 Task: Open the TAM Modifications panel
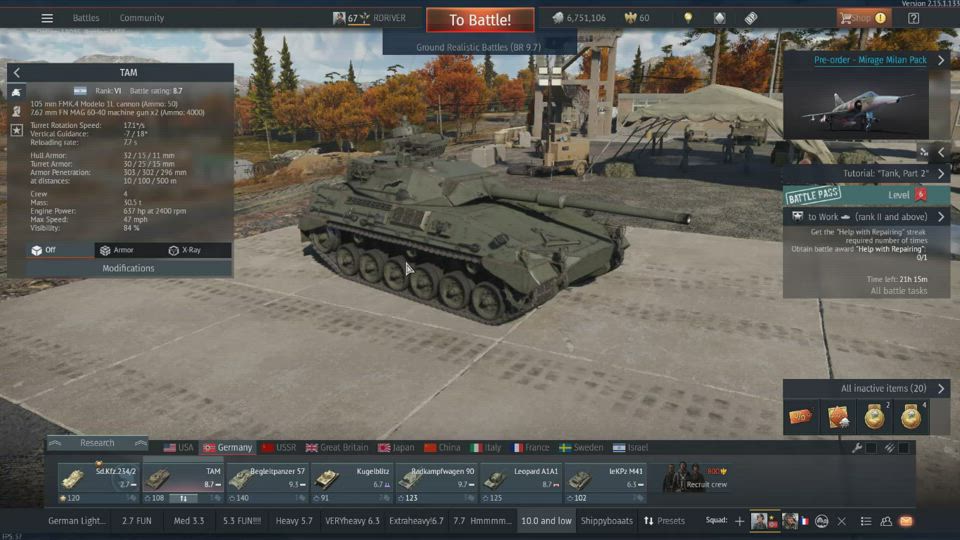point(128,268)
